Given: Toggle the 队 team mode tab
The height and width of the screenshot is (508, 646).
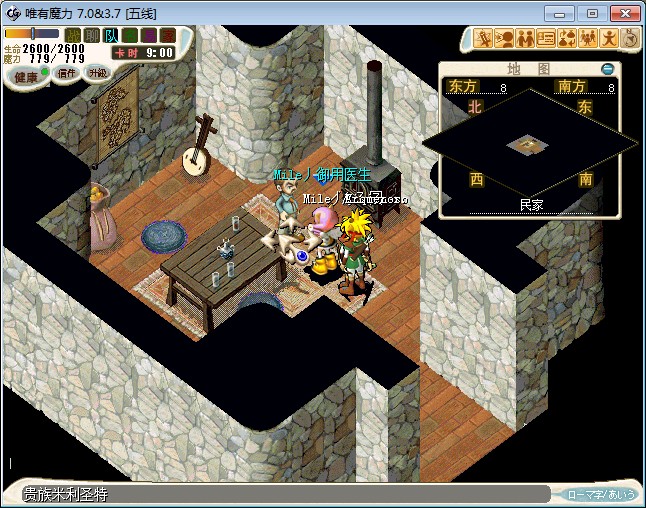Looking at the screenshot, I should [x=110, y=35].
